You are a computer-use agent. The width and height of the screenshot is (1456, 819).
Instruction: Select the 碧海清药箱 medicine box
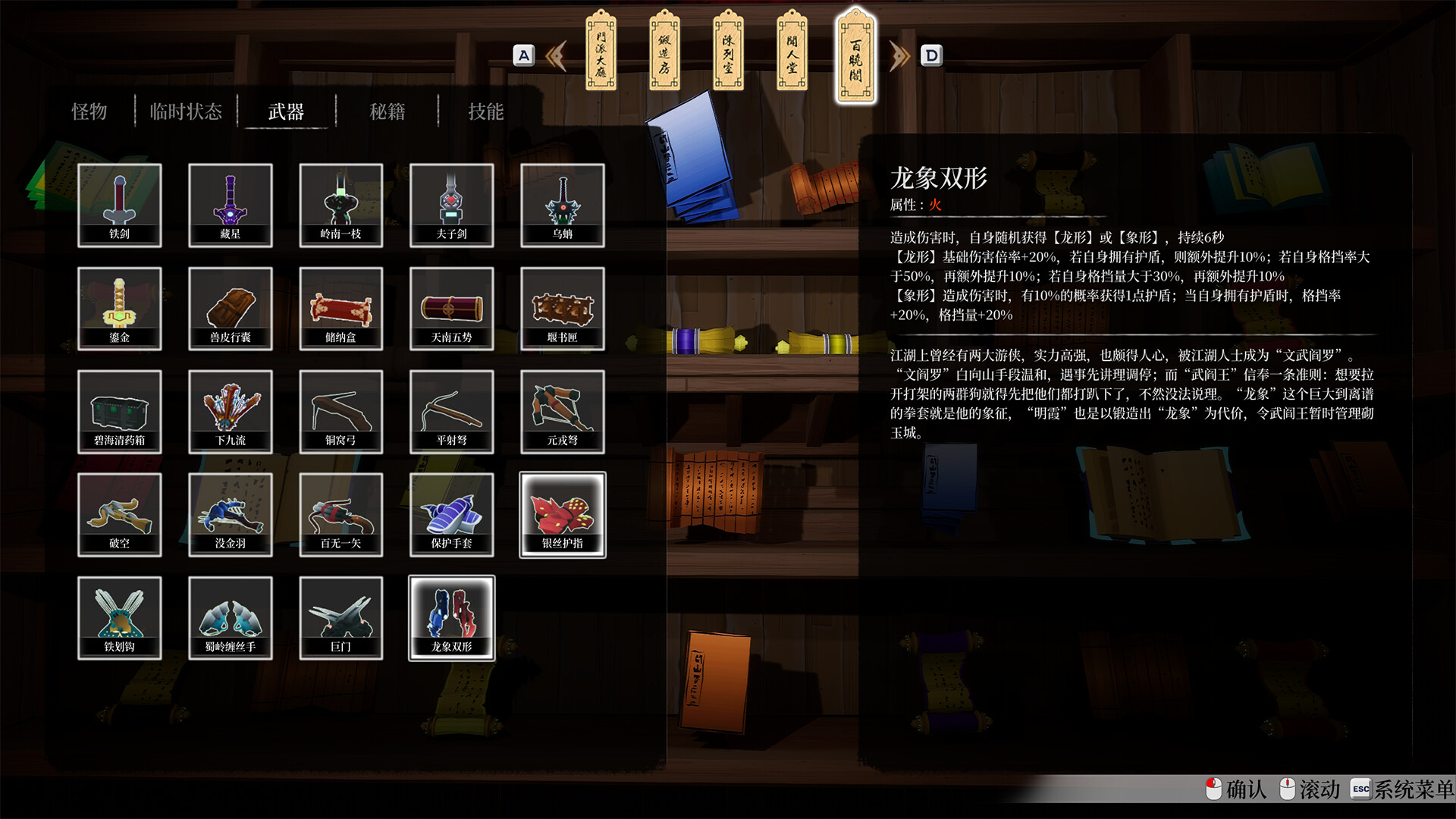tap(120, 411)
